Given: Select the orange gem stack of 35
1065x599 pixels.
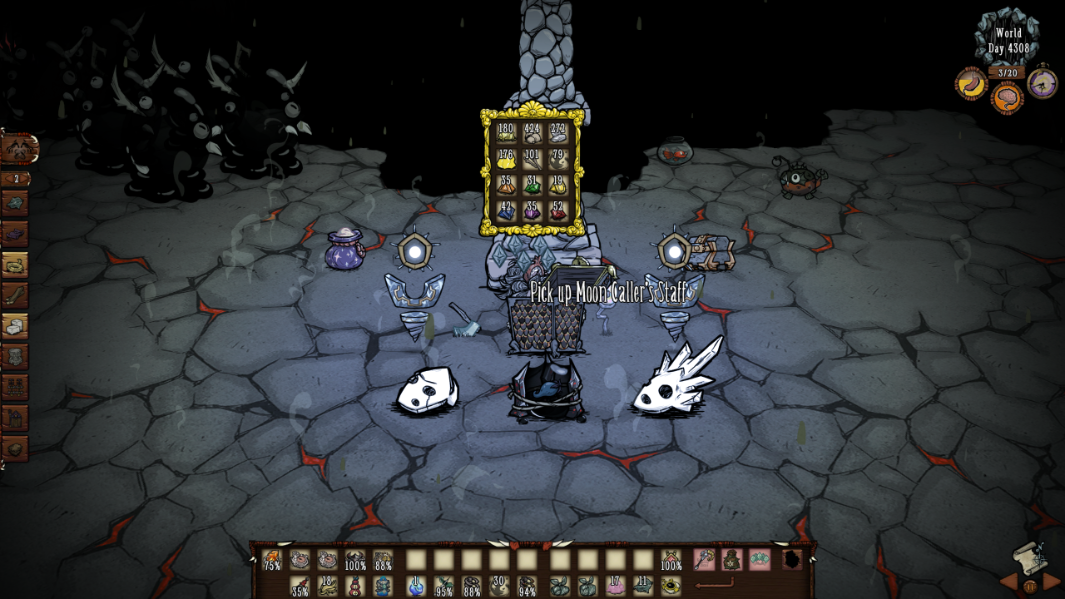Looking at the screenshot, I should click(506, 186).
